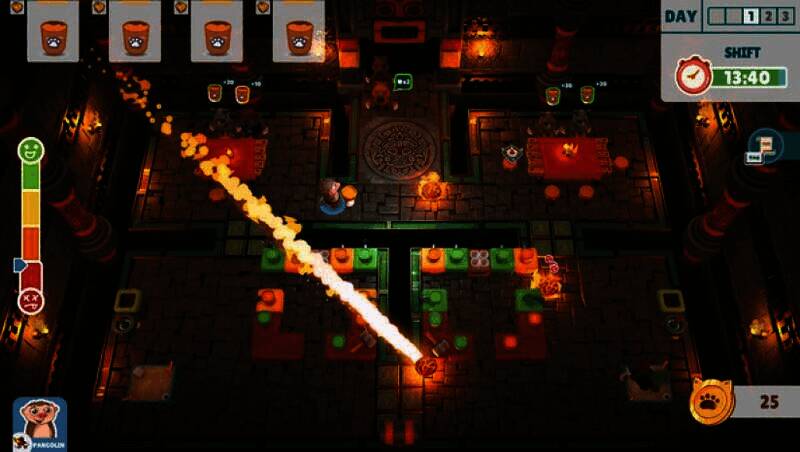Click the paw coin currency icon
The width and height of the screenshot is (800, 452).
coord(713,401)
